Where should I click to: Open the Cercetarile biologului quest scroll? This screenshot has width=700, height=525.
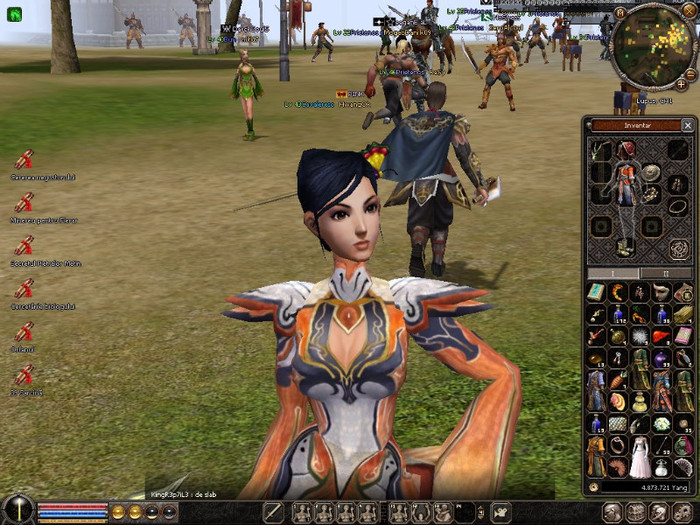pos(24,289)
